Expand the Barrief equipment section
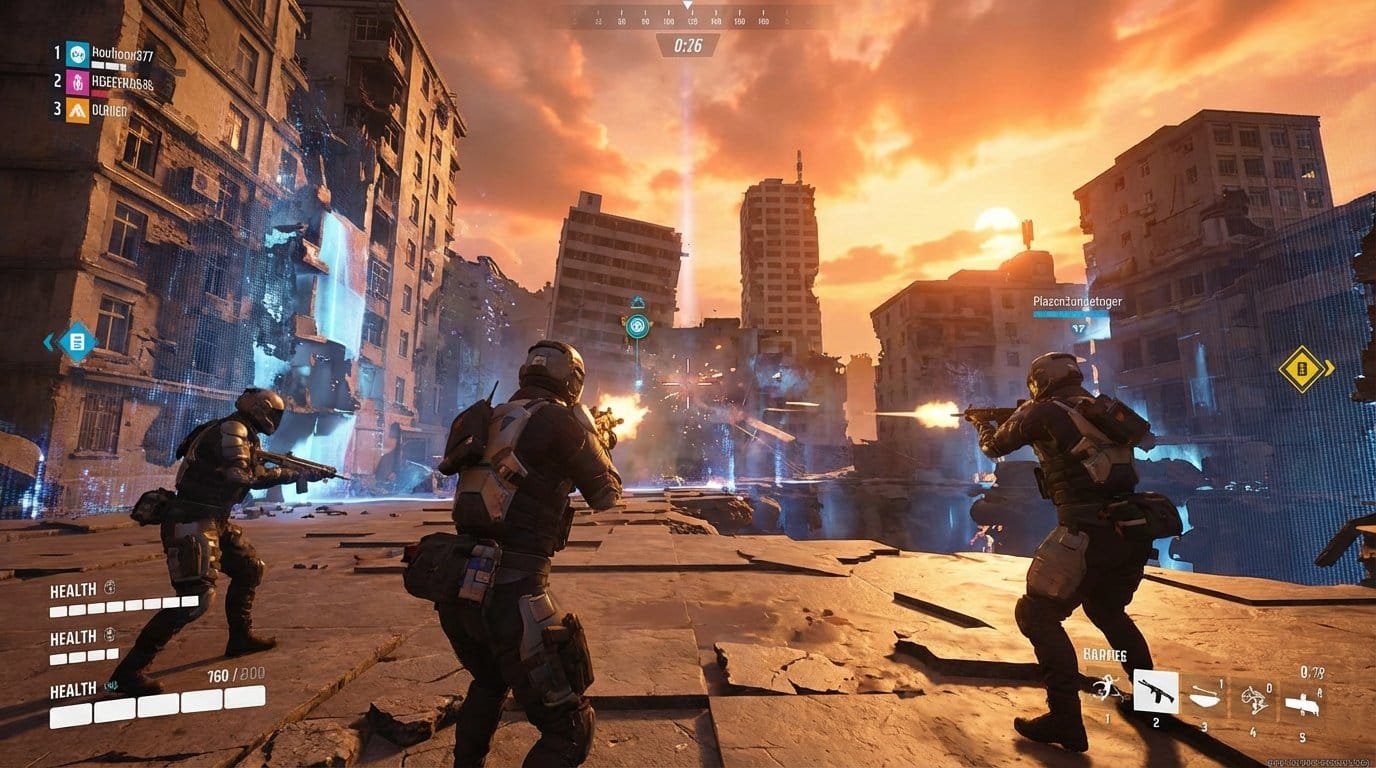The height and width of the screenshot is (768, 1376). 1105,654
